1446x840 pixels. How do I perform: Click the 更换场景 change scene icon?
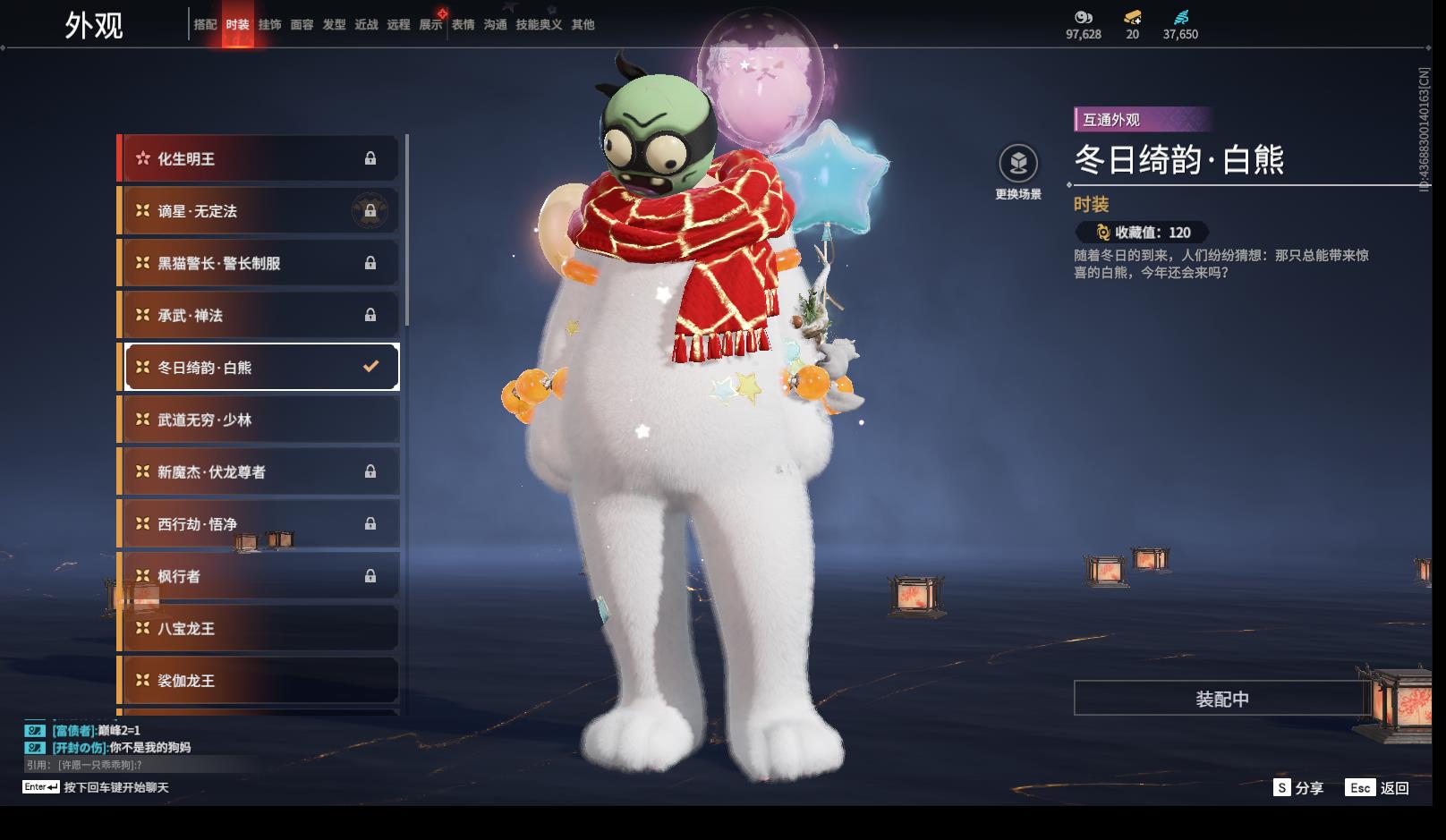tap(1018, 165)
